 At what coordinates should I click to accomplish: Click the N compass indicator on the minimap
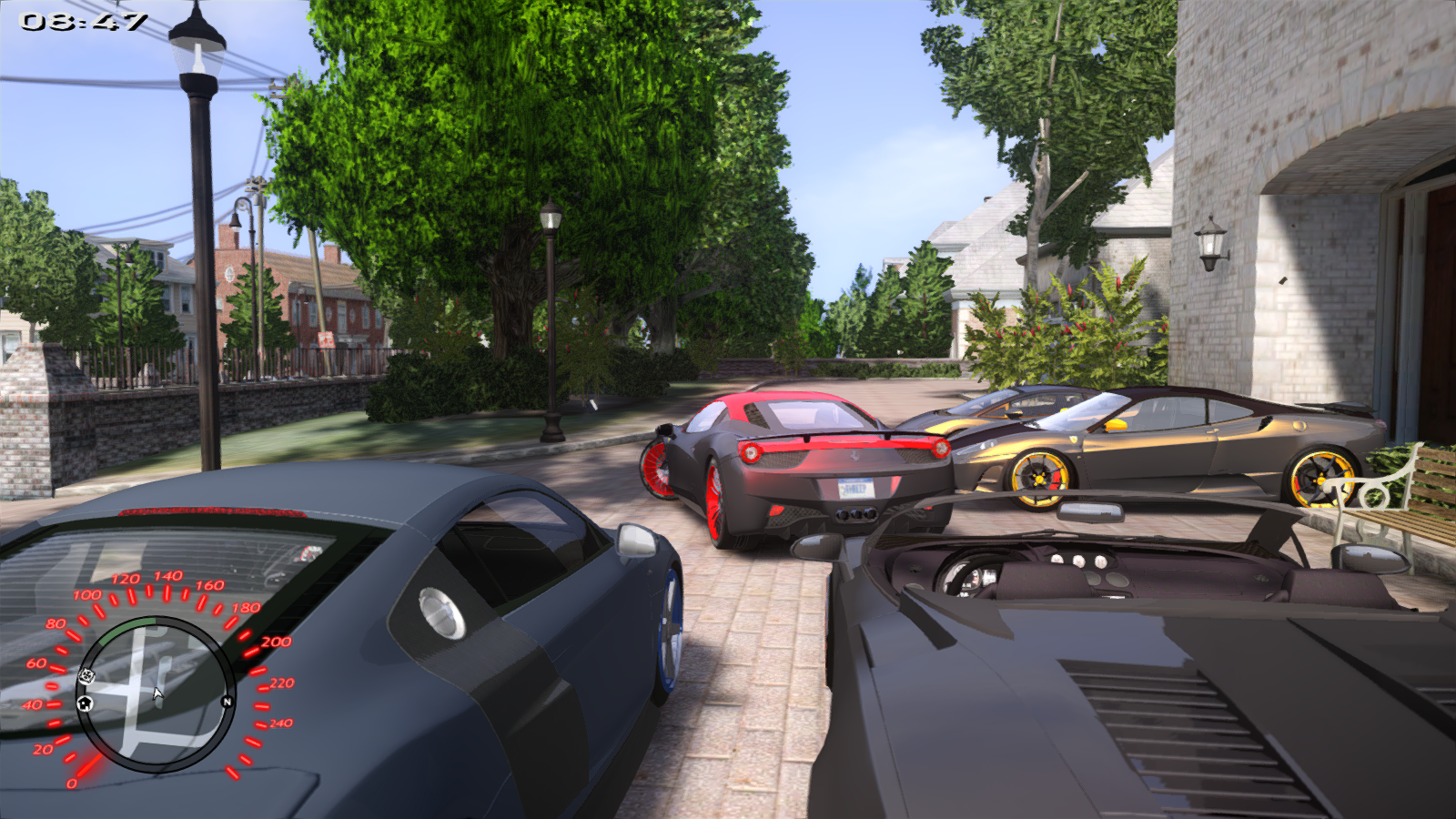pos(227,701)
